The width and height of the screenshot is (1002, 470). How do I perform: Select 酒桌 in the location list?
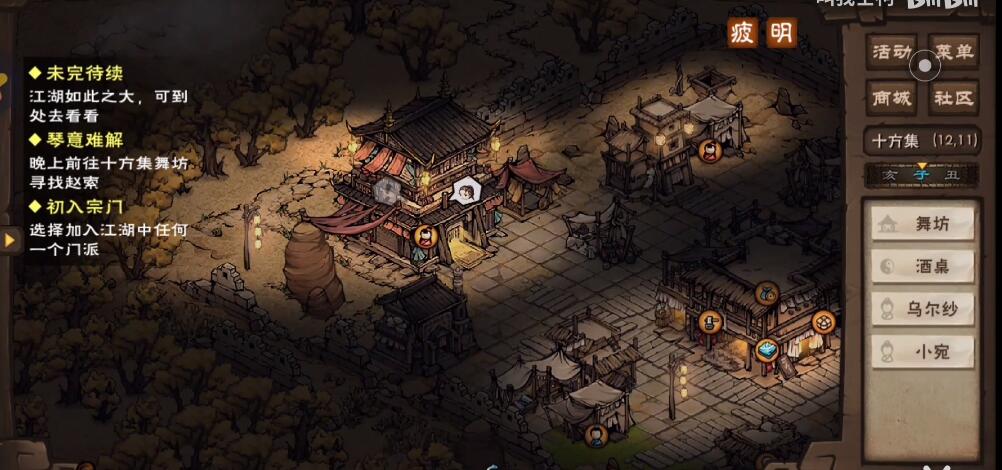923,266
